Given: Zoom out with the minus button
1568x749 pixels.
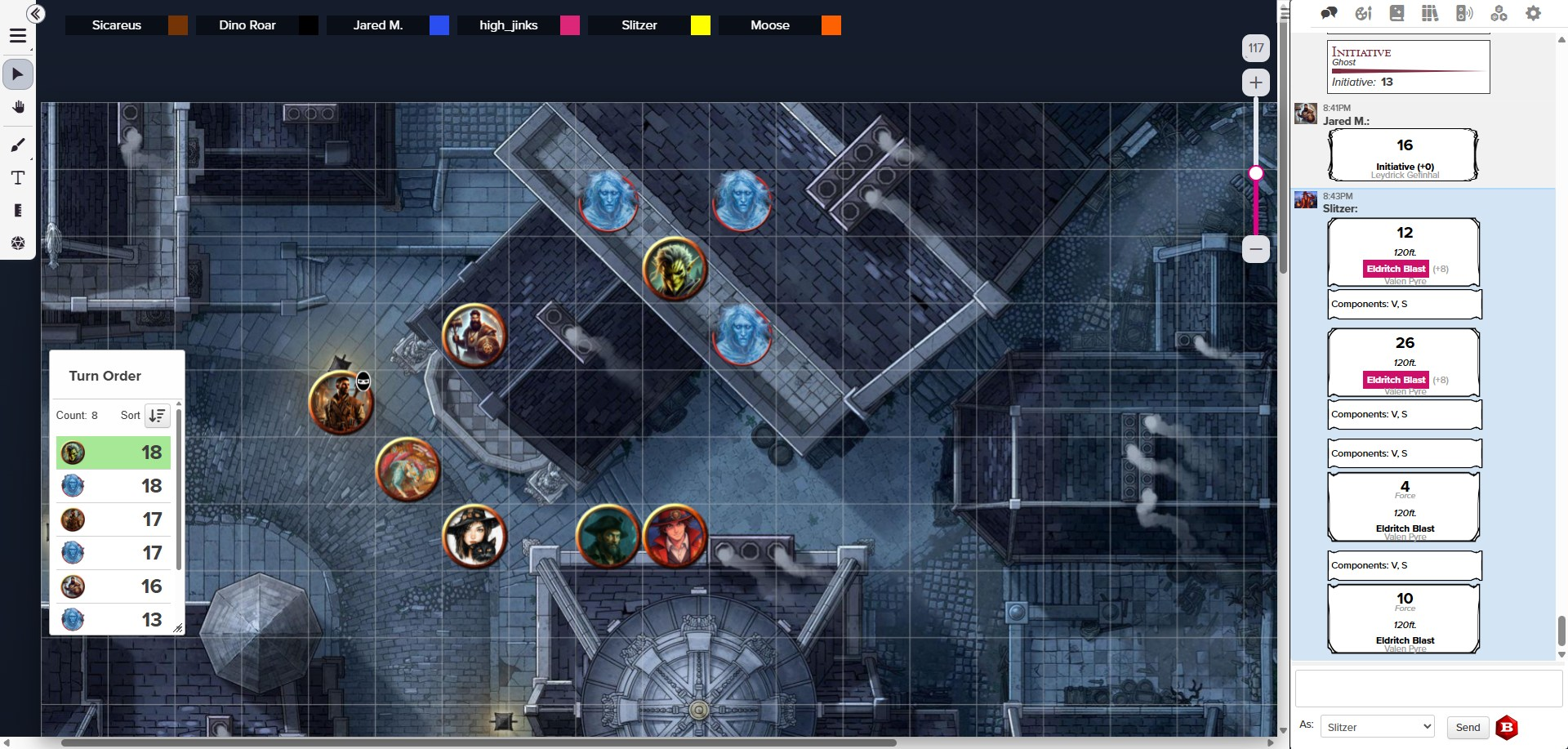Looking at the screenshot, I should [1255, 249].
